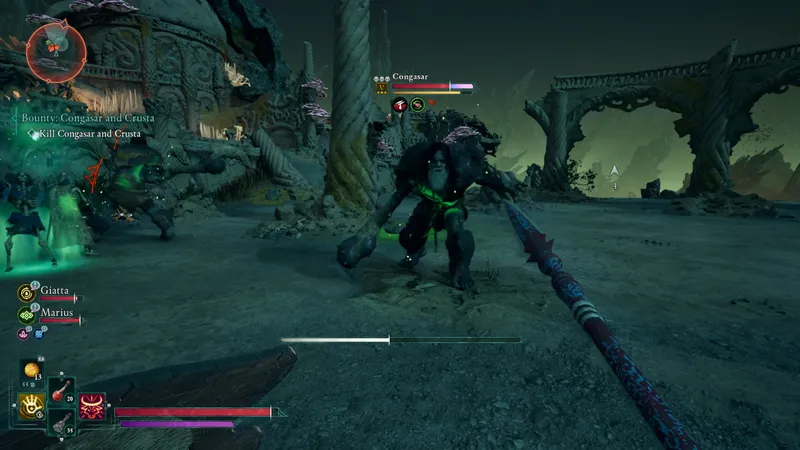800x450 pixels.
Task: Activate the glowing hand ability icon
Action: coord(31,405)
